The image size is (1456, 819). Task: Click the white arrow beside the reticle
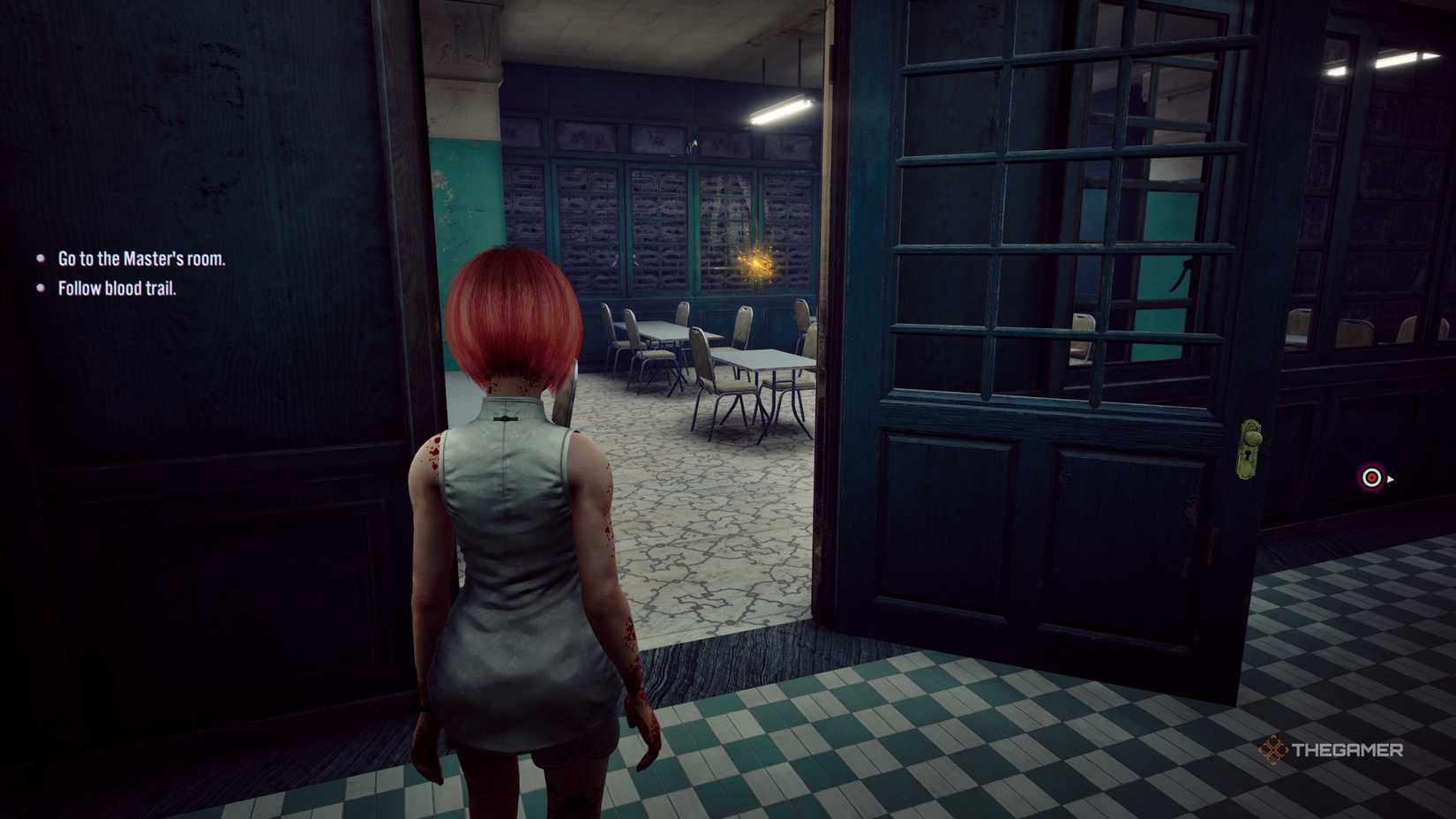(1392, 480)
